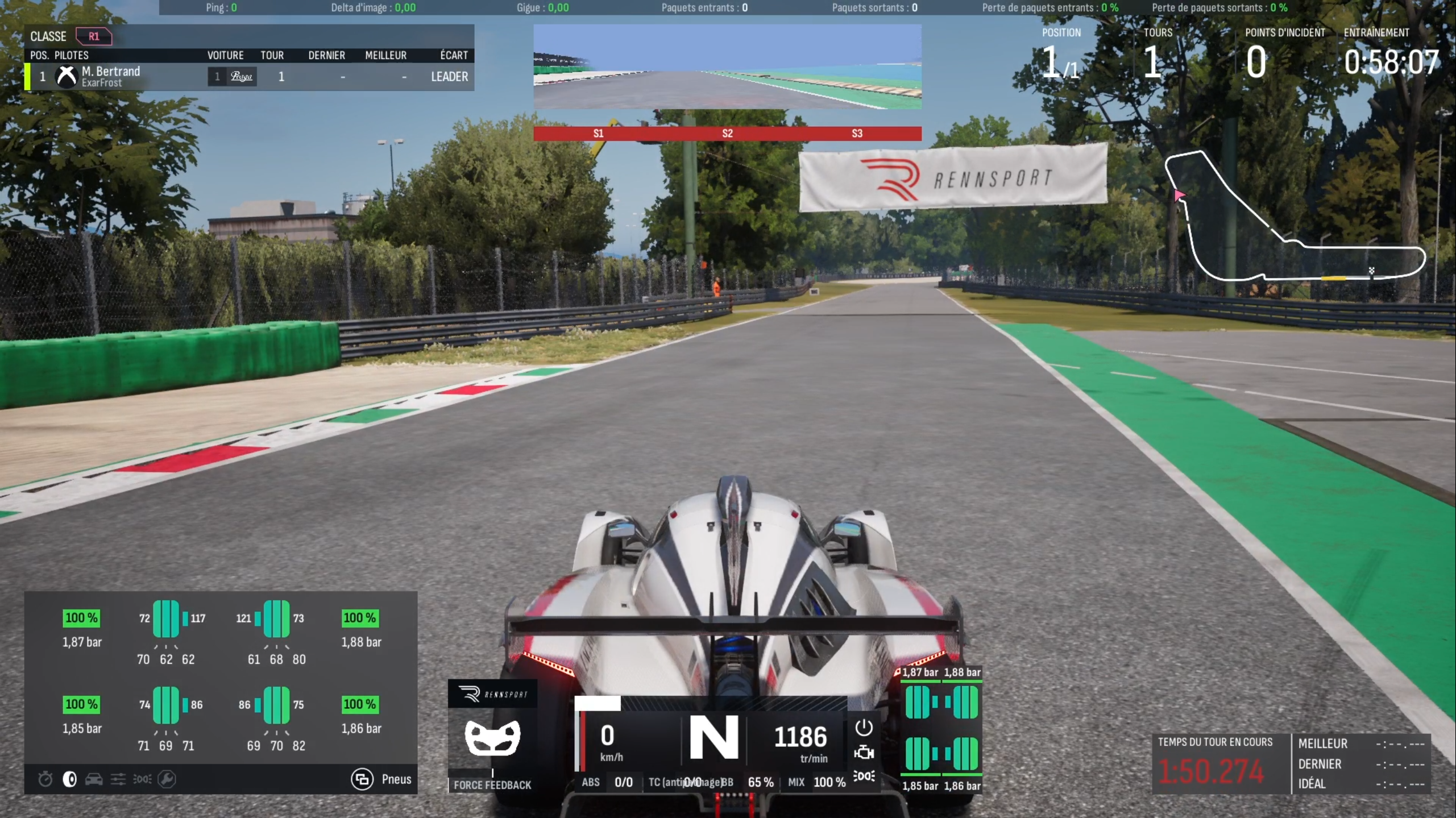Open the stopwatch timing panel tab

tap(45, 779)
